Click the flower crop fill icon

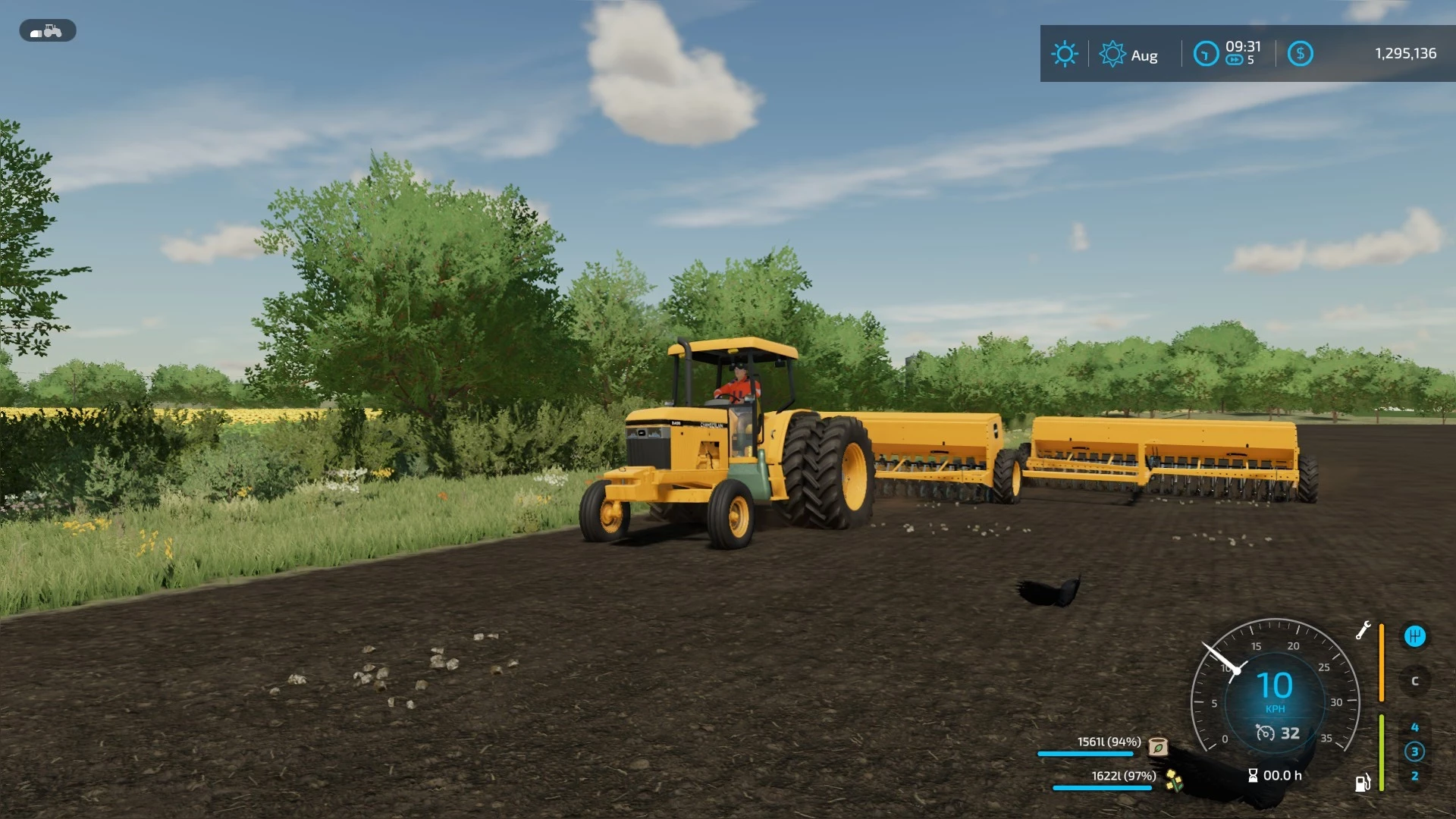(1173, 780)
